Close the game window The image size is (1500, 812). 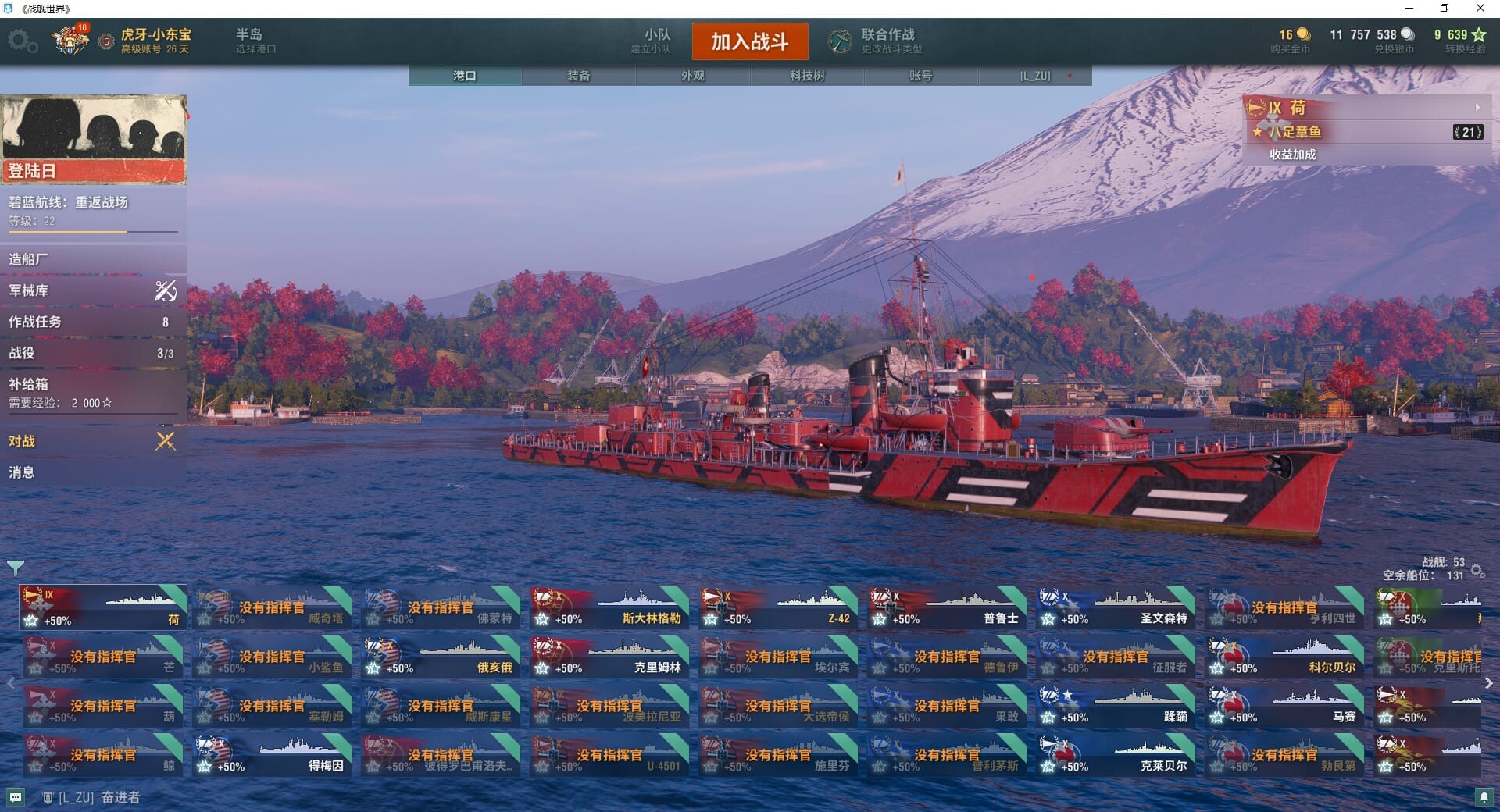(x=1480, y=9)
